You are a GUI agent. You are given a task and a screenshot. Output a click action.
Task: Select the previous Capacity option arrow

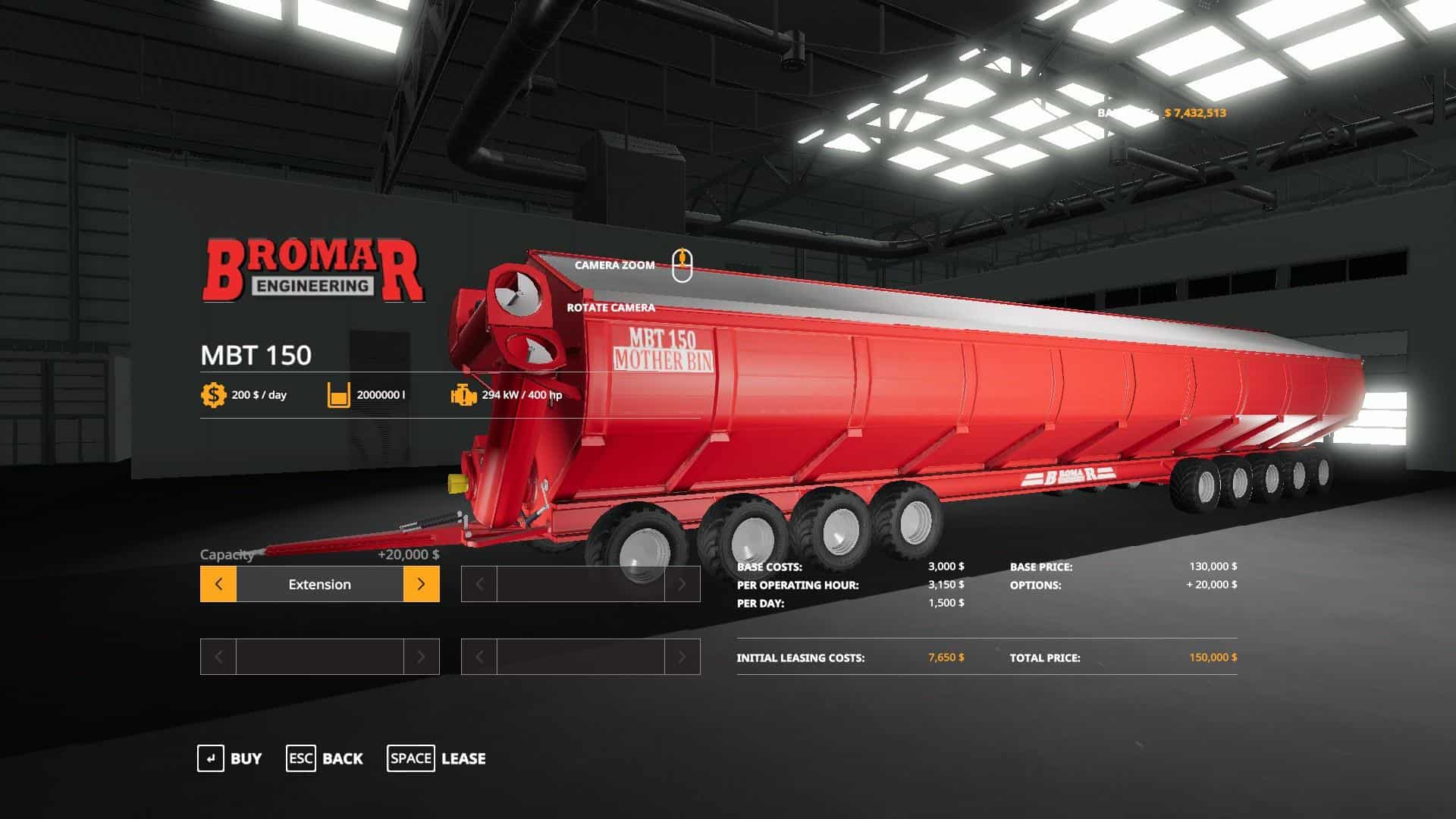click(x=218, y=584)
